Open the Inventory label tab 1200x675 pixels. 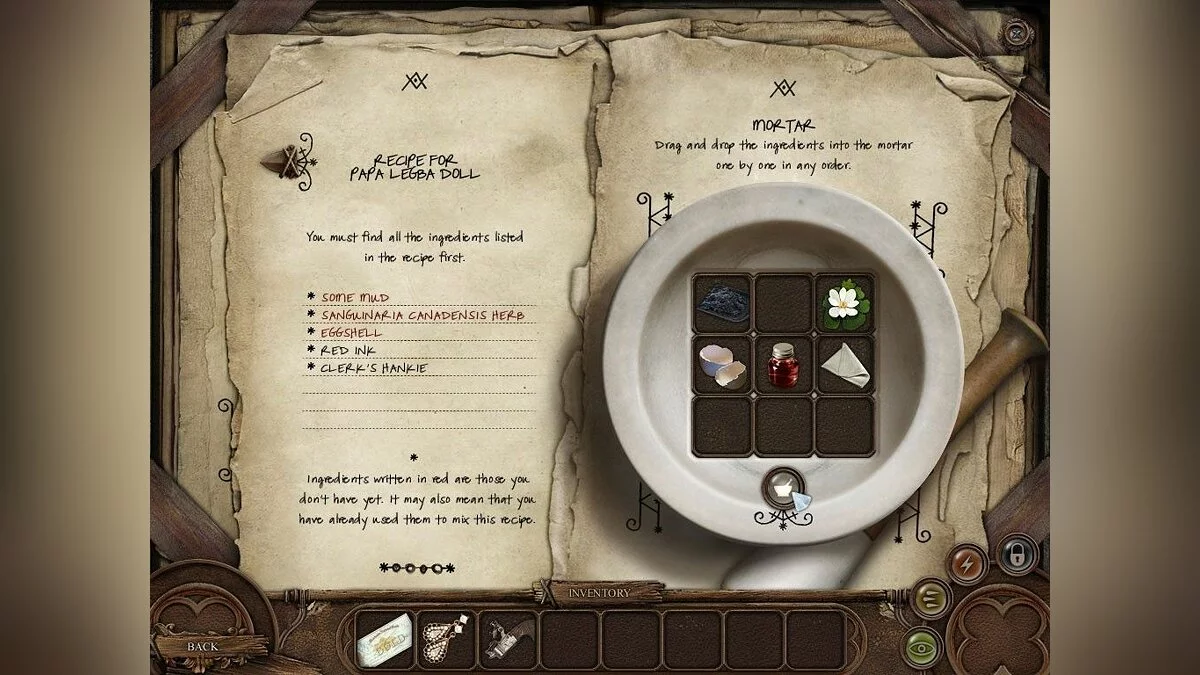[600, 593]
